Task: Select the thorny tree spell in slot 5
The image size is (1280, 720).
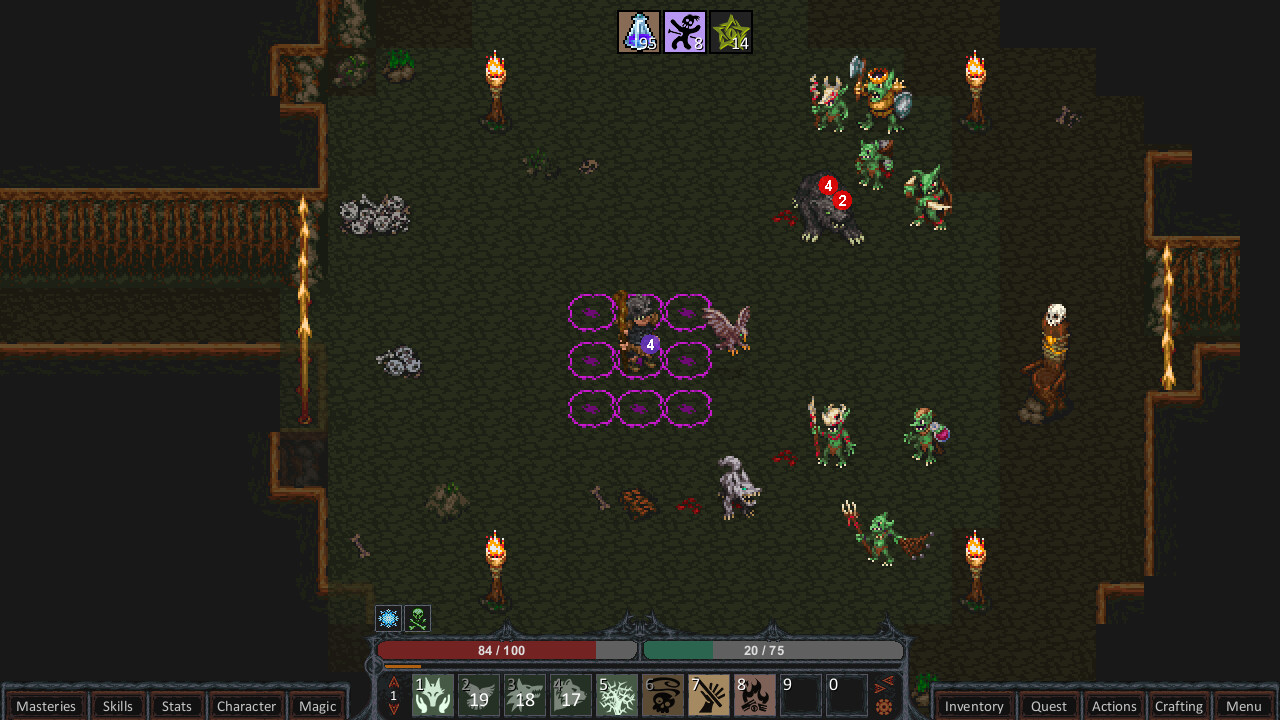Action: pyautogui.click(x=616, y=693)
